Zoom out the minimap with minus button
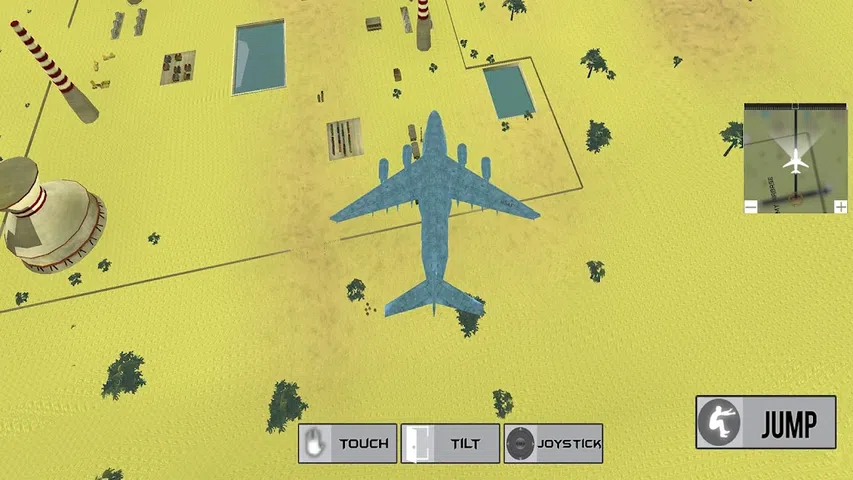 tap(751, 207)
